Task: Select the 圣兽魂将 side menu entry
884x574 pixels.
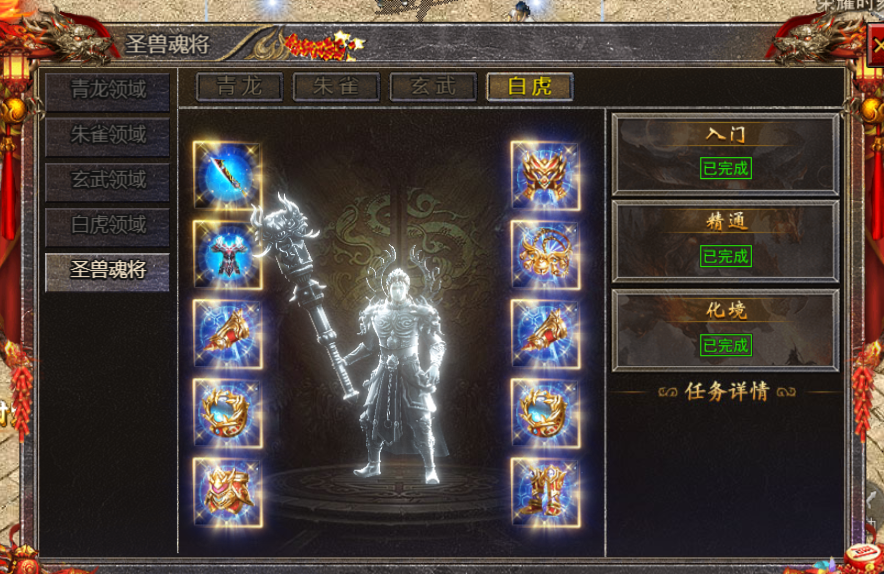Action: (x=107, y=271)
